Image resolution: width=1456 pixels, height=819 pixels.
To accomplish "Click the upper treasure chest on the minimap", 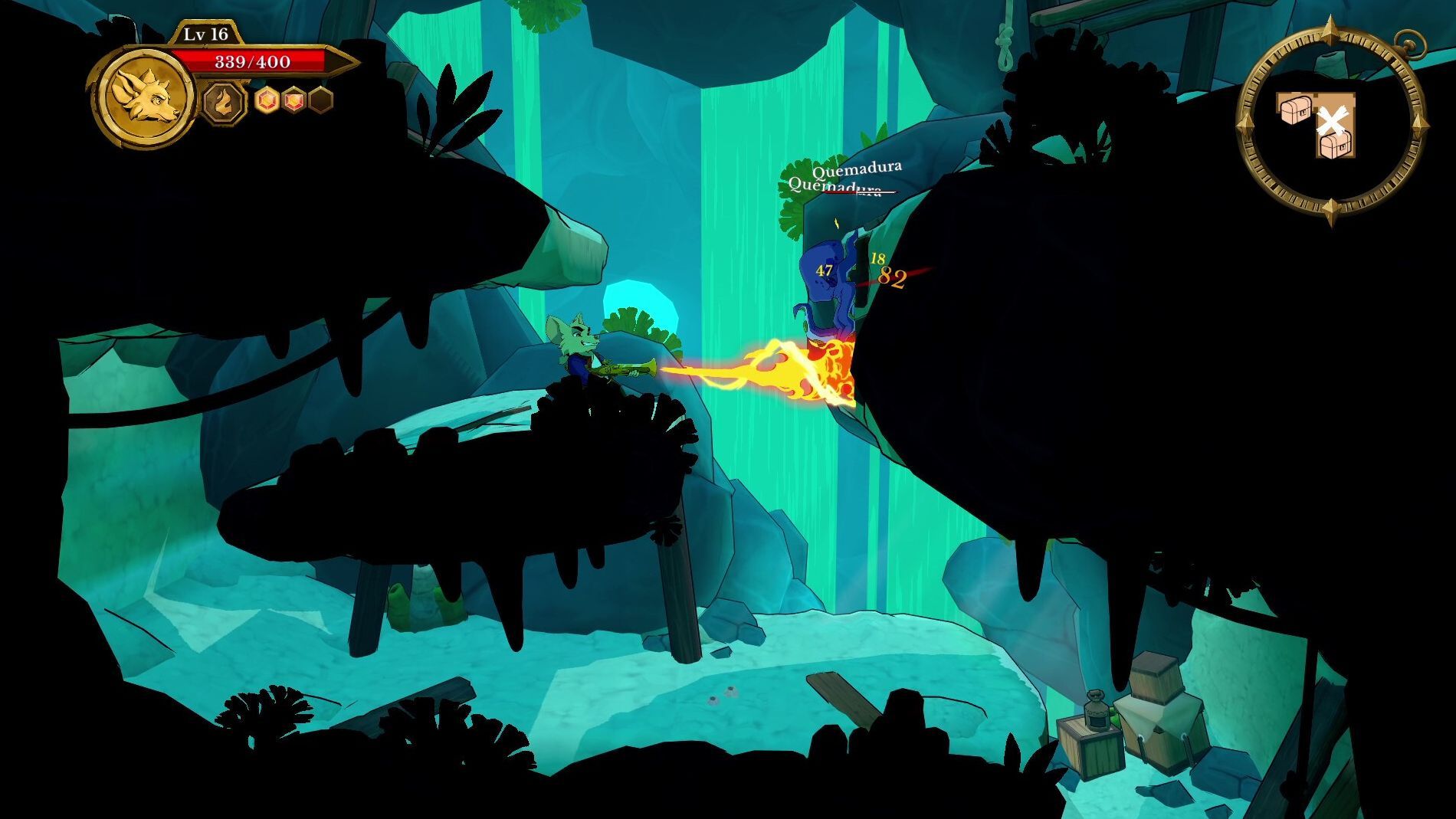I will [1297, 110].
